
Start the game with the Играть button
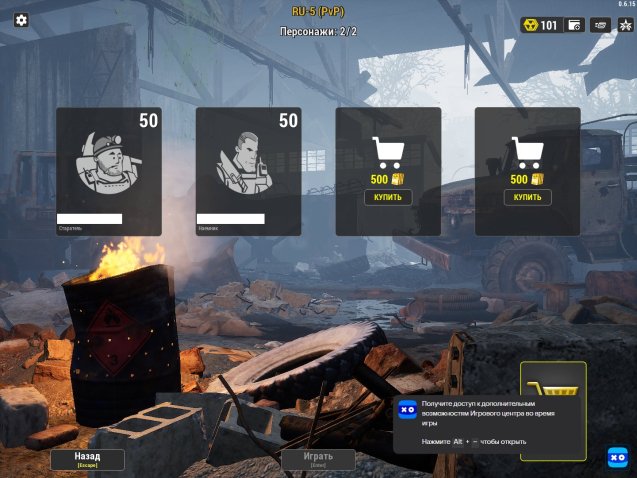(317, 459)
